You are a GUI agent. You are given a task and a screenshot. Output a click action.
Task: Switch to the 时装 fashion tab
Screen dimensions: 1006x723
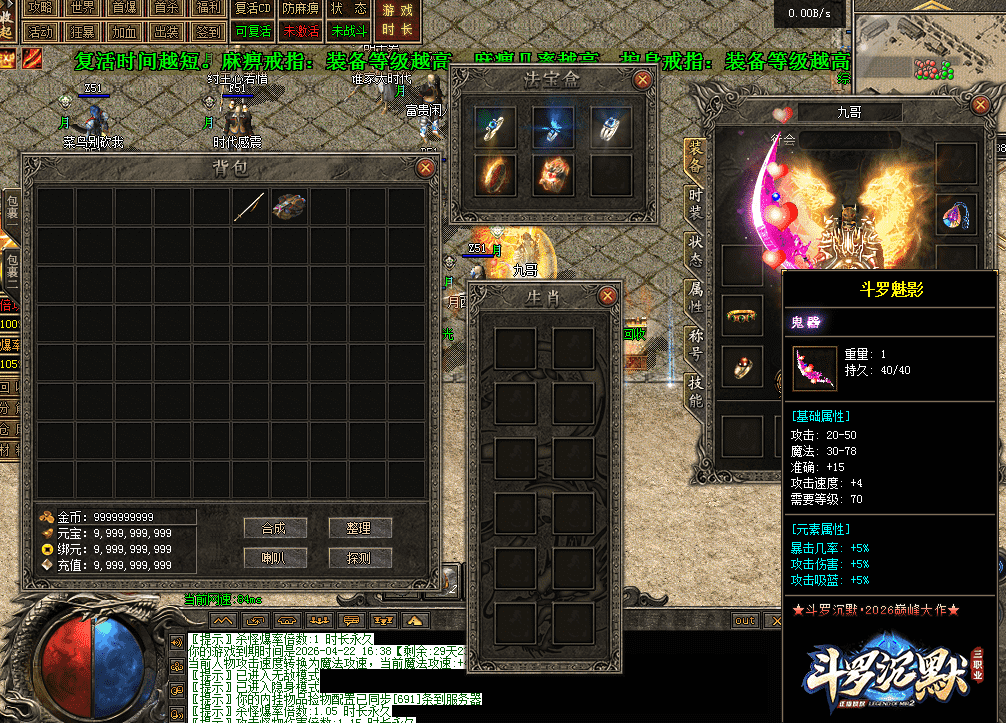click(x=695, y=203)
